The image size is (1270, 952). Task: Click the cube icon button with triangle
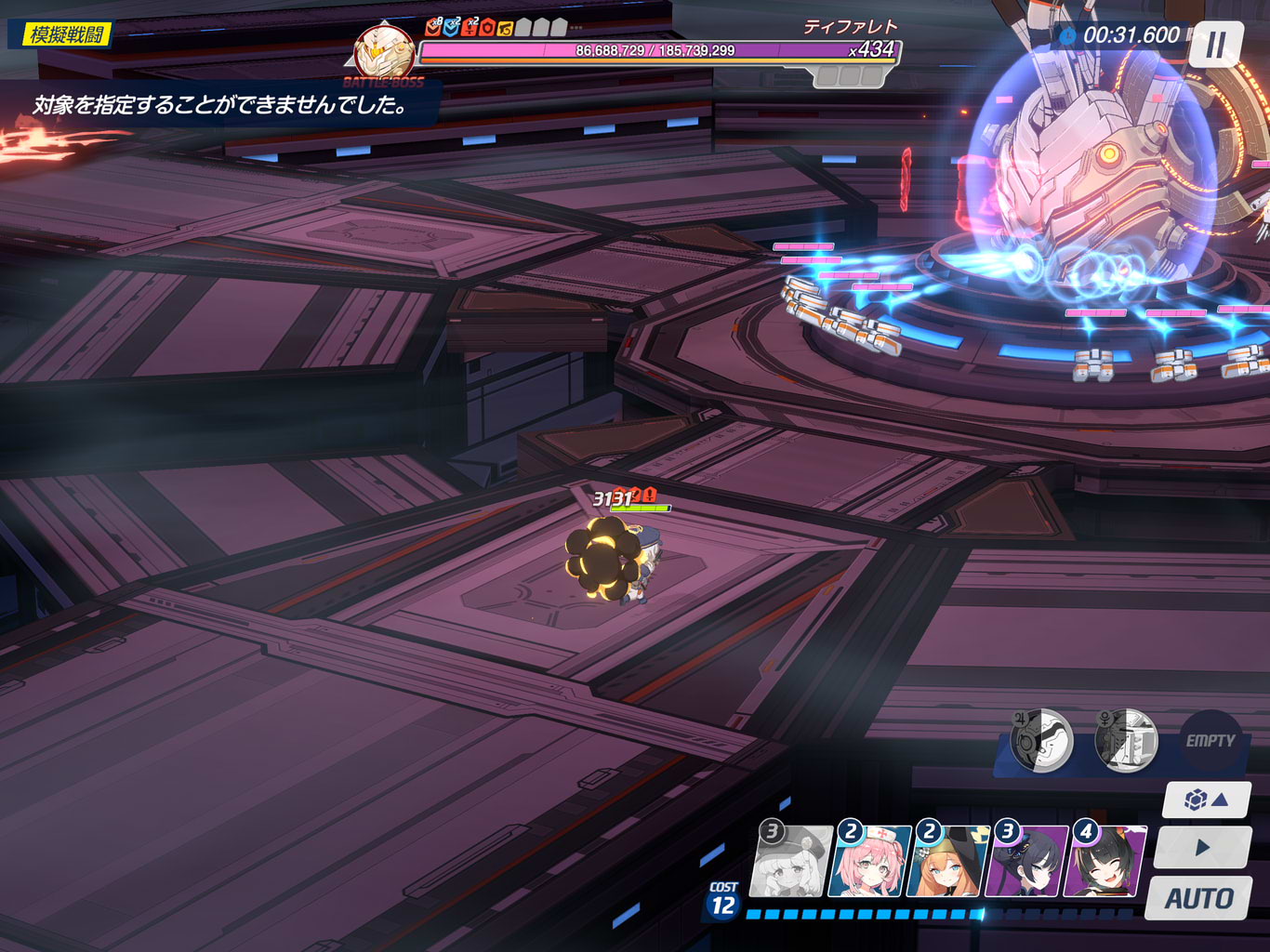coord(1206,800)
